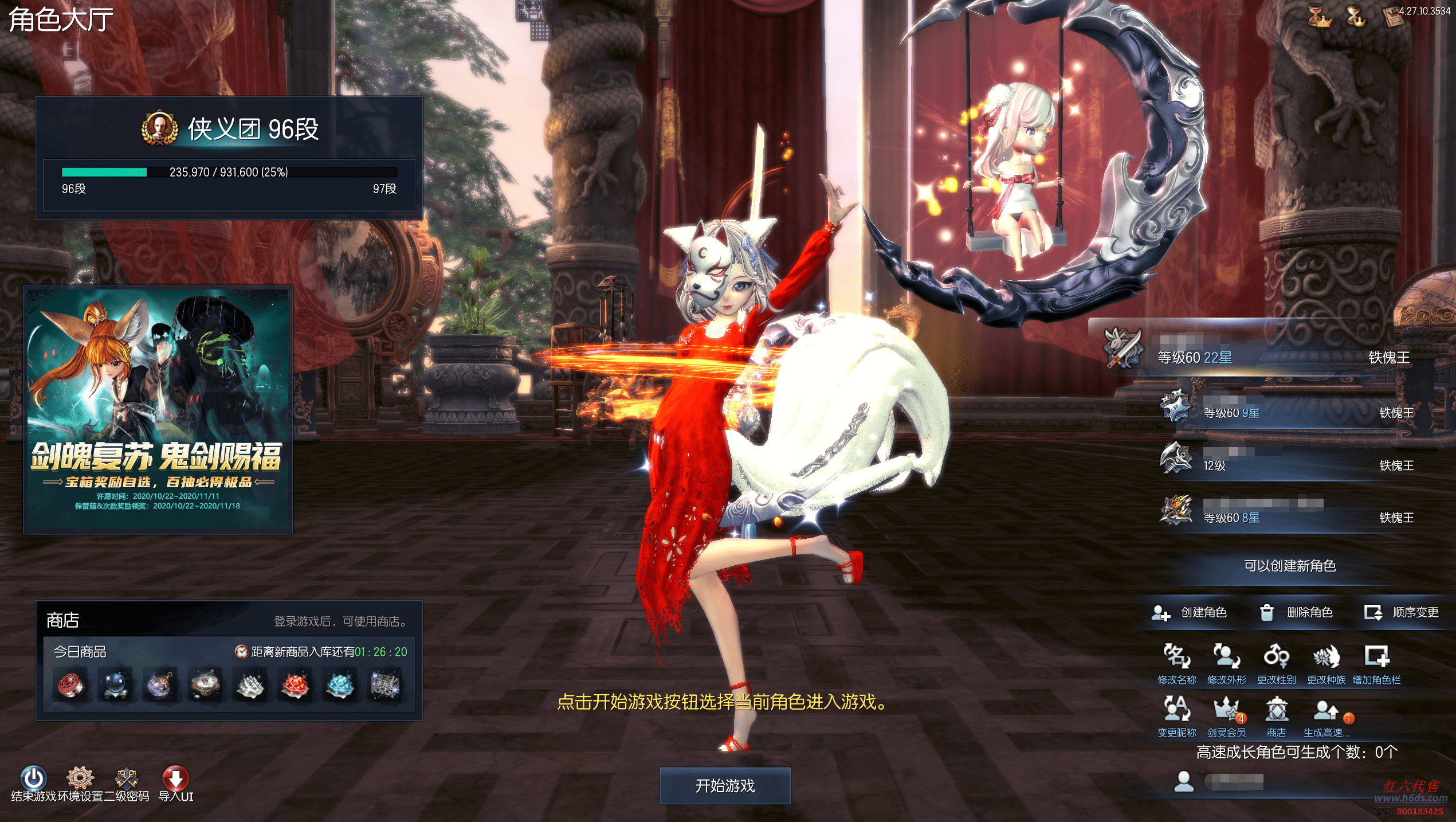Screen dimensions: 1456x822
Task: Click the 删除角色 delete character button
Action: [1297, 612]
